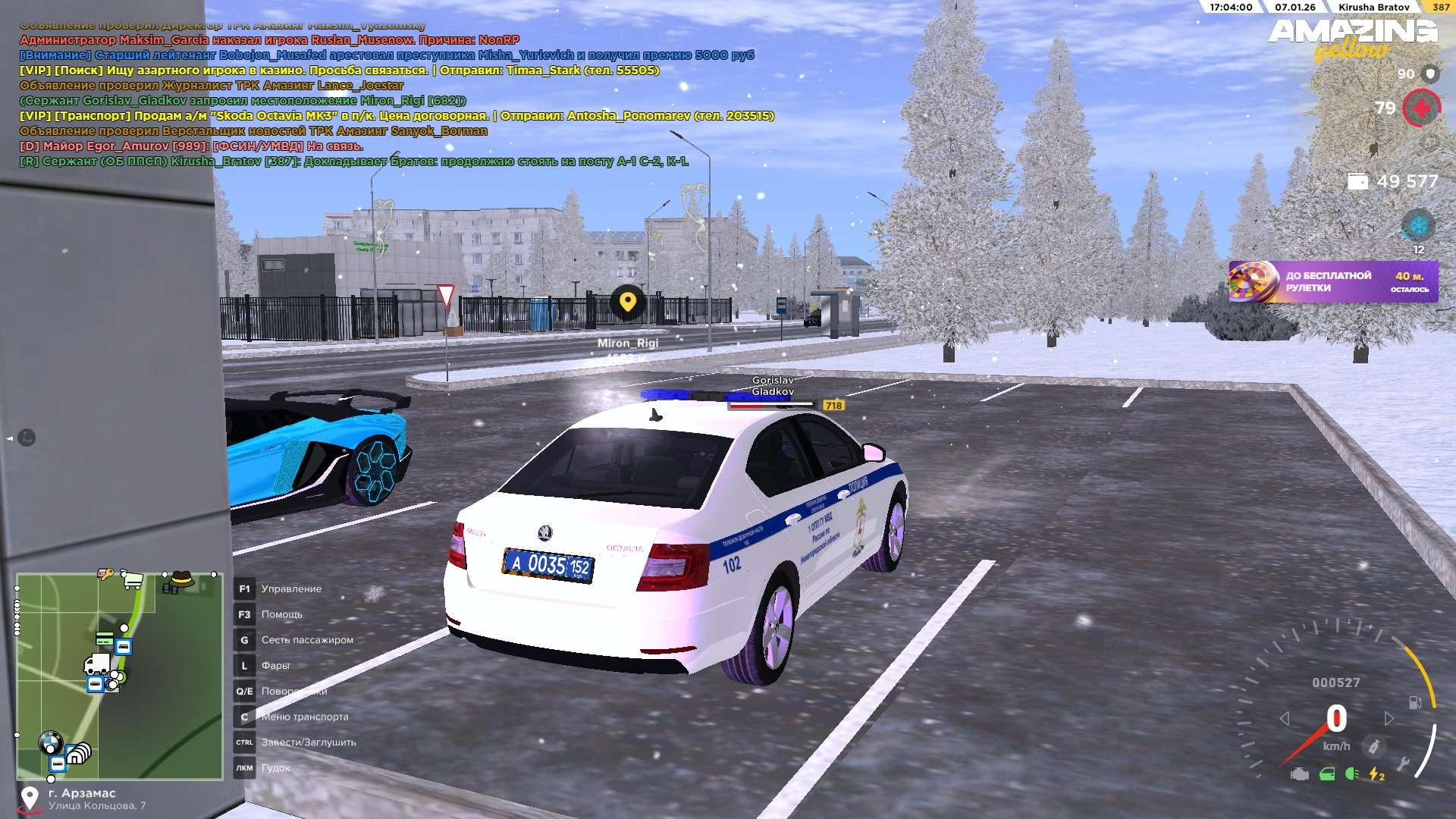Open the free roulette banner
This screenshot has width=1456, height=819.
coord(1332,282)
